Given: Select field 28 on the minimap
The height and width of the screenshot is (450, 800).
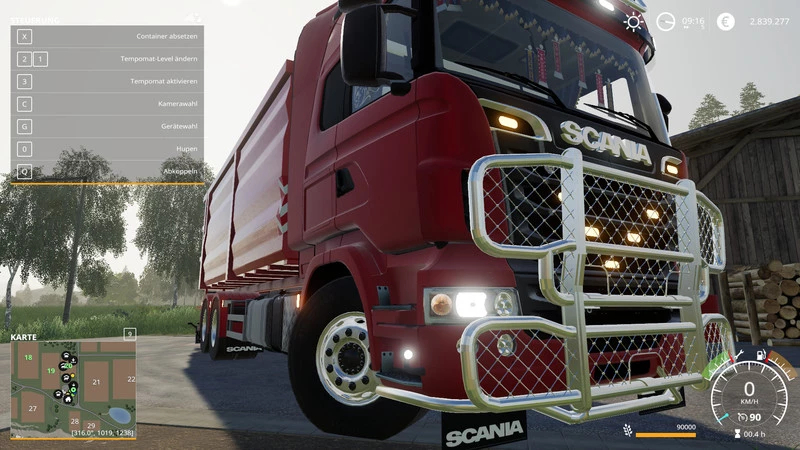Looking at the screenshot, I should click(73, 421).
